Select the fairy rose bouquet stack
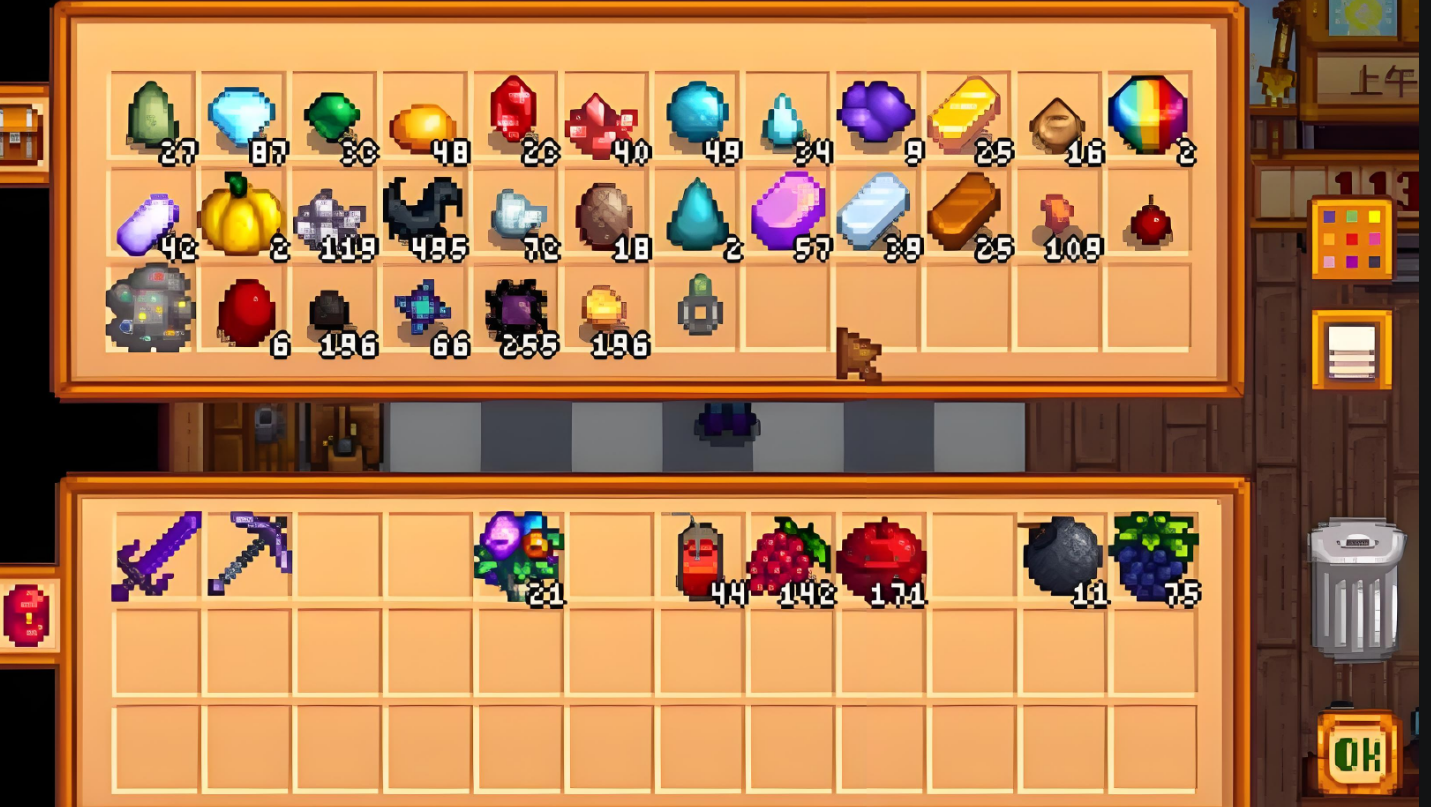 (x=519, y=554)
